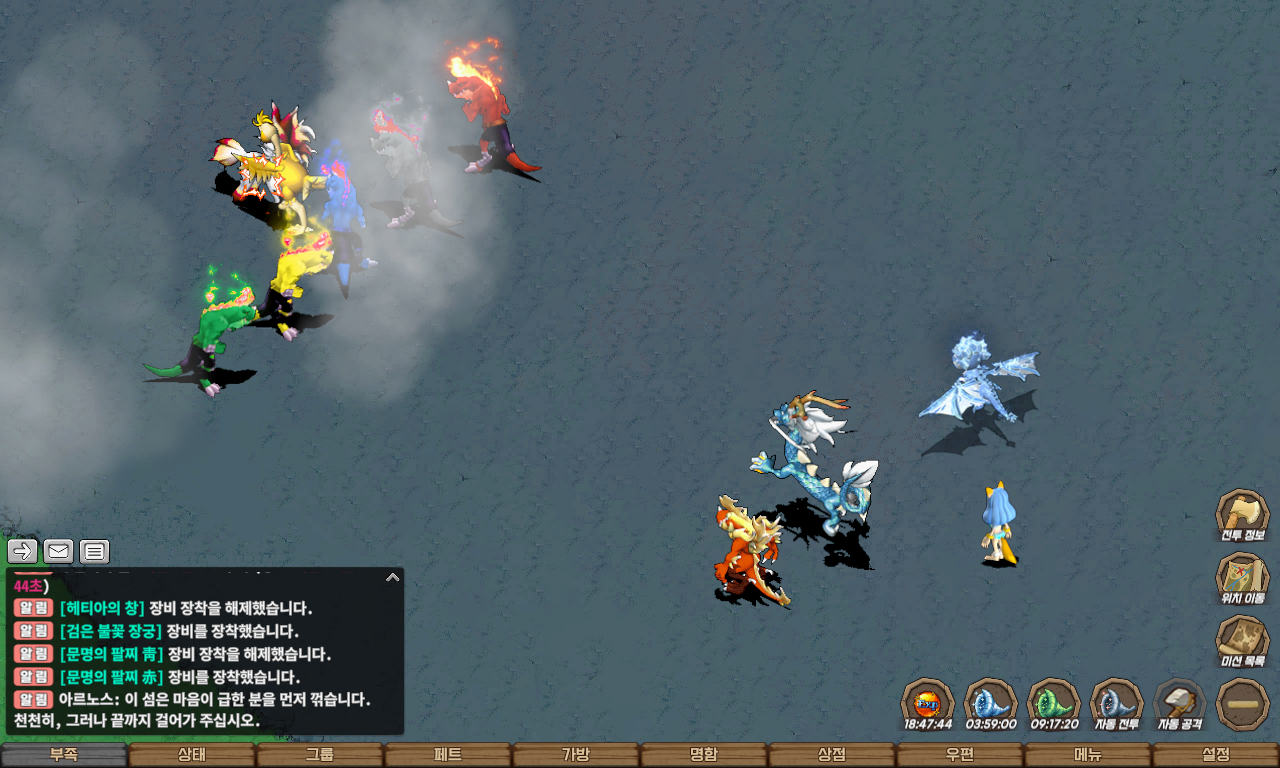Open the 상태 (Status) menu
1280x768 pixels.
pos(192,755)
